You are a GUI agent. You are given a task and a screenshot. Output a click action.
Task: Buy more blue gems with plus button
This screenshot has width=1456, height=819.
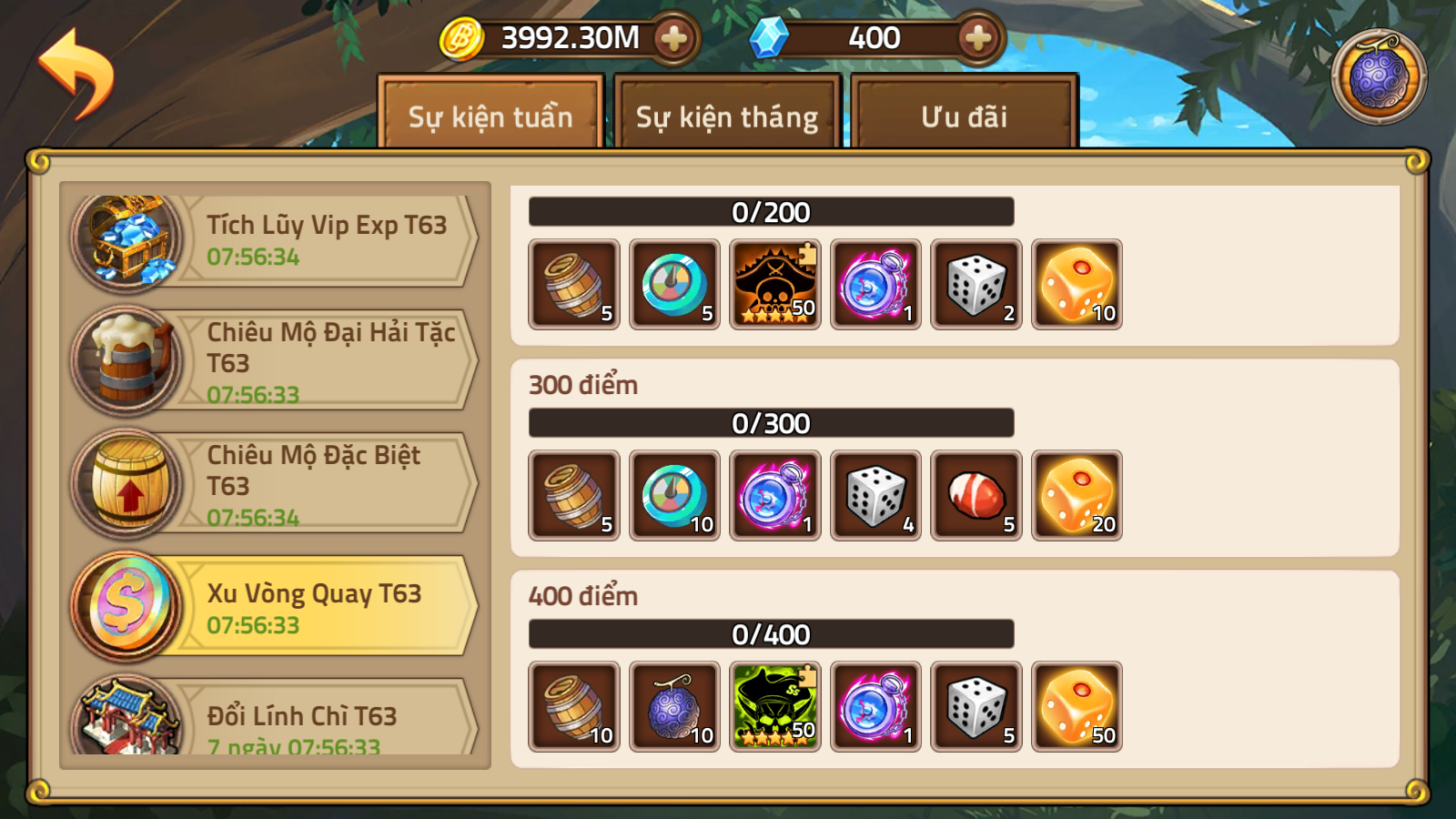coord(977,38)
